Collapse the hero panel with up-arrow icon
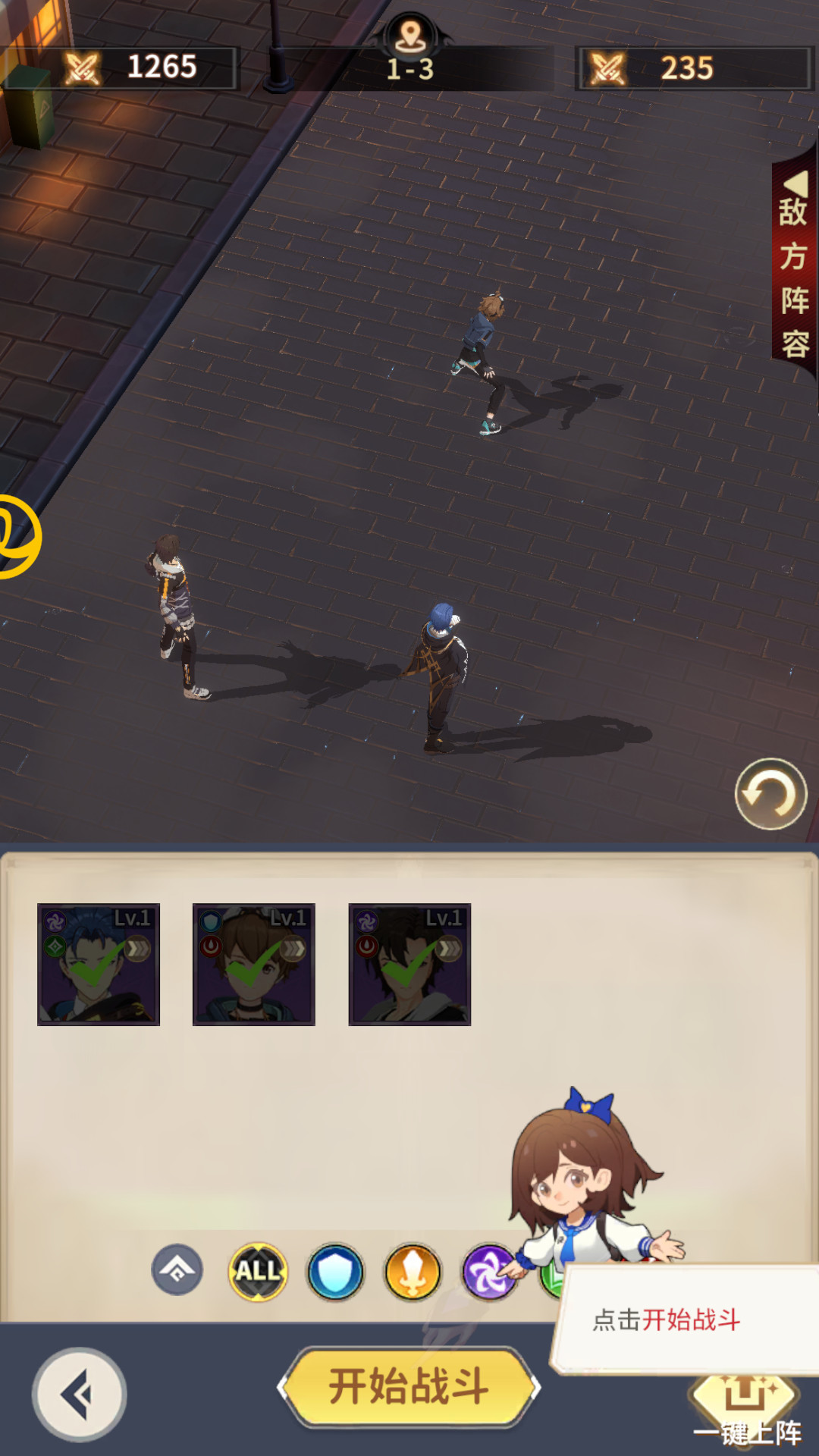The image size is (819, 1456). pos(177,1270)
